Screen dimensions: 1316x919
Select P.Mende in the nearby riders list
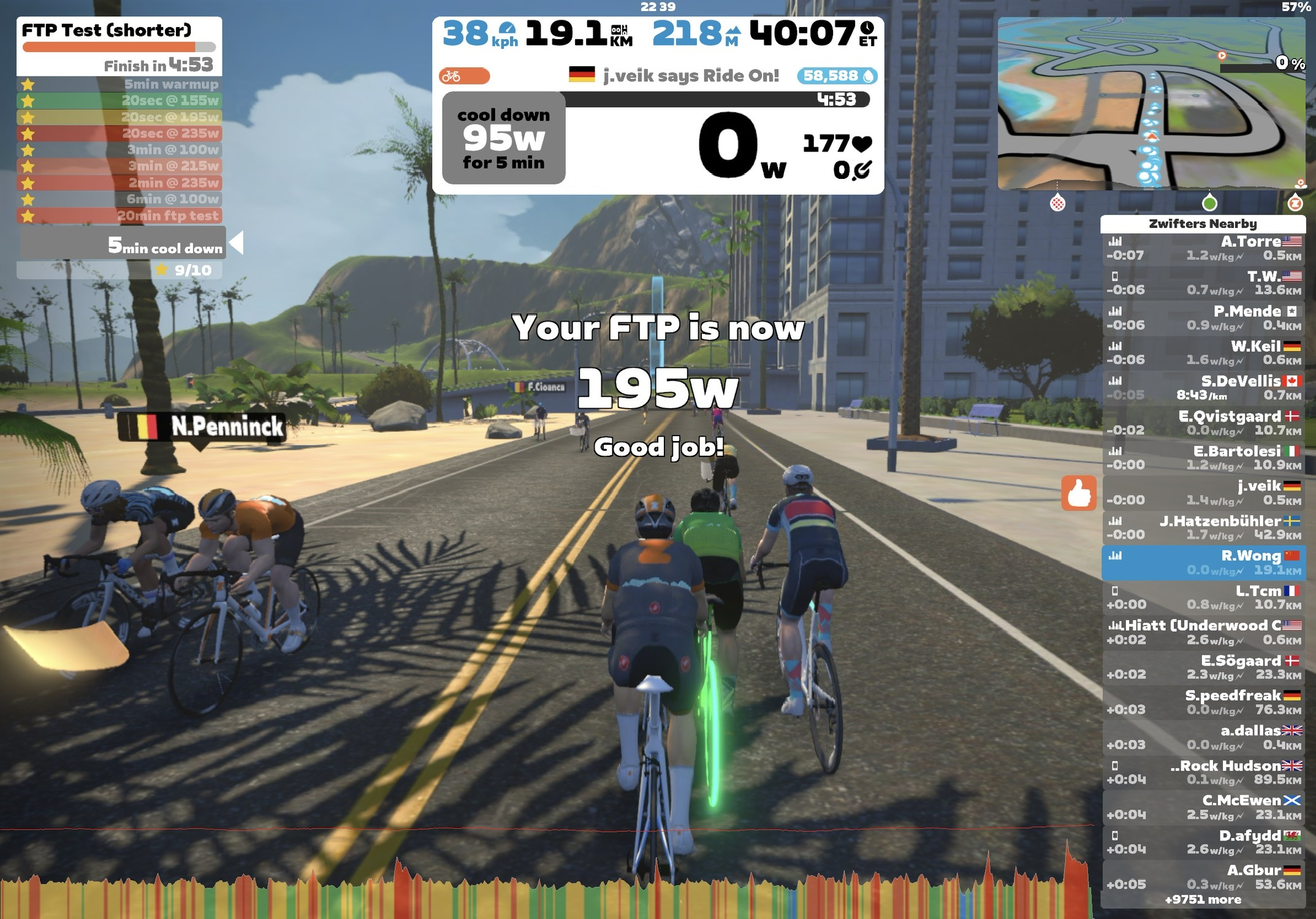(1203, 318)
